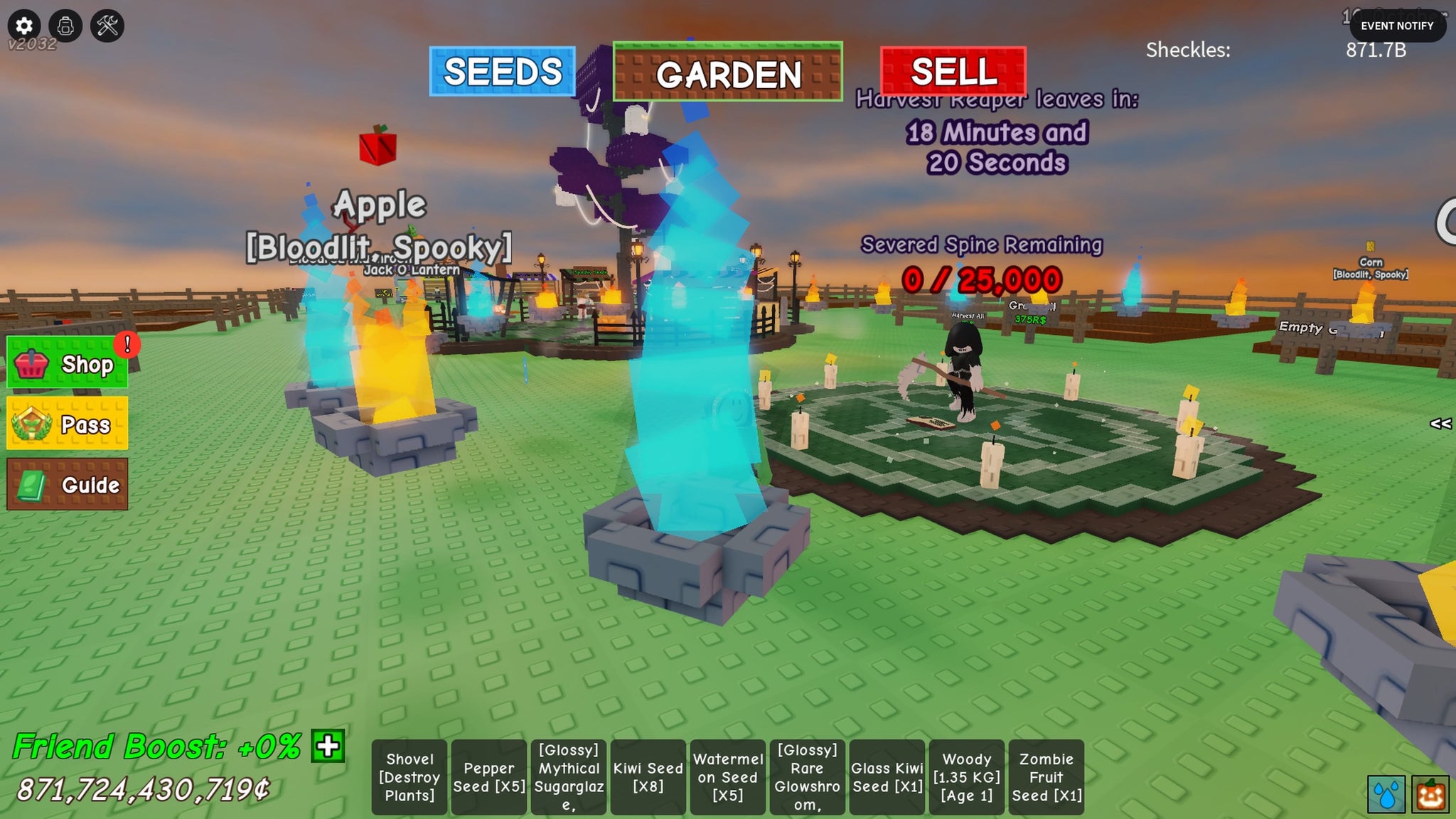Viewport: 1456px width, 819px height.
Task: Open the gear settings icon
Action: [24, 26]
